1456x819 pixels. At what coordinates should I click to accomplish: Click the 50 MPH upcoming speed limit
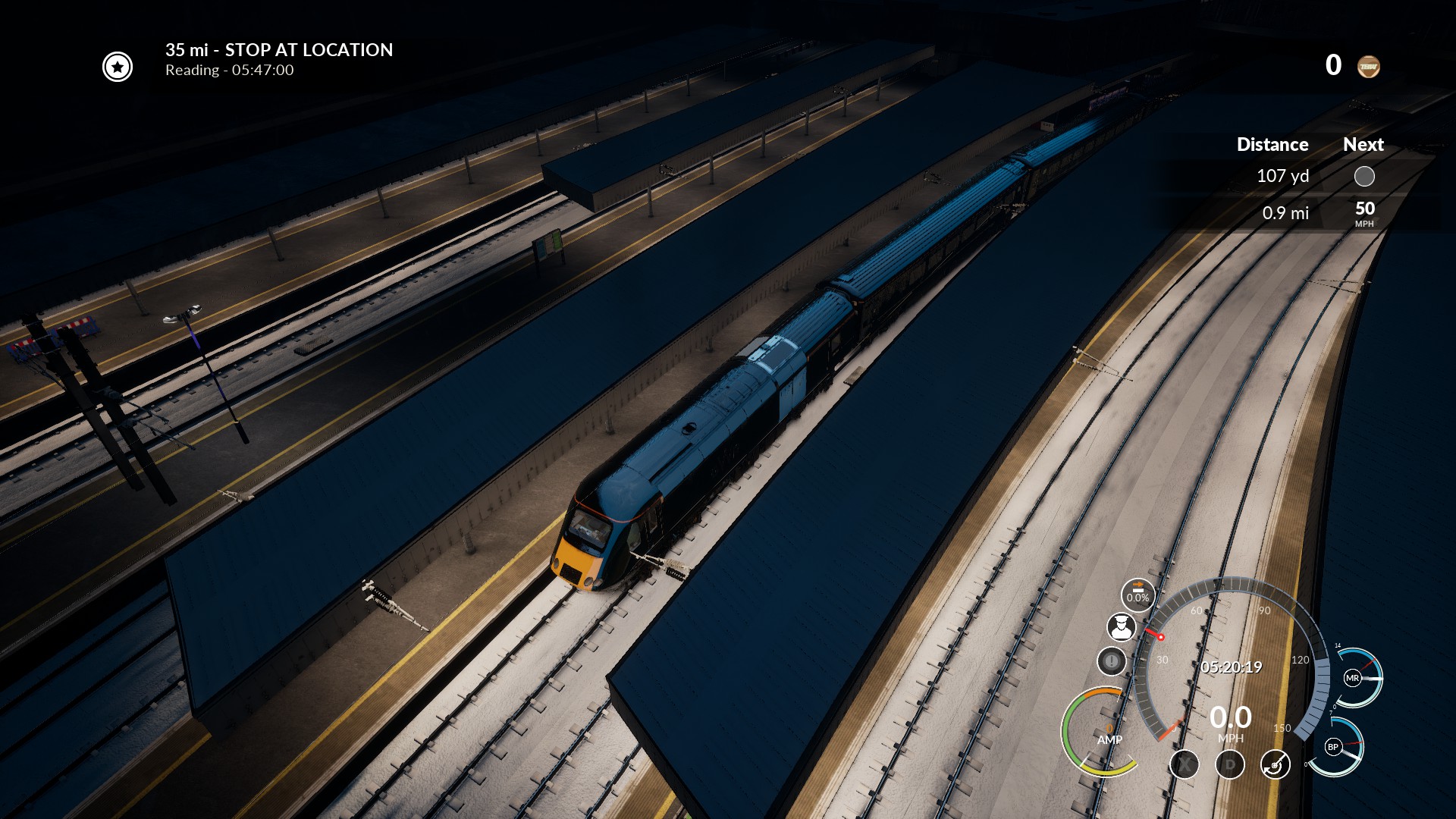pos(1364,212)
